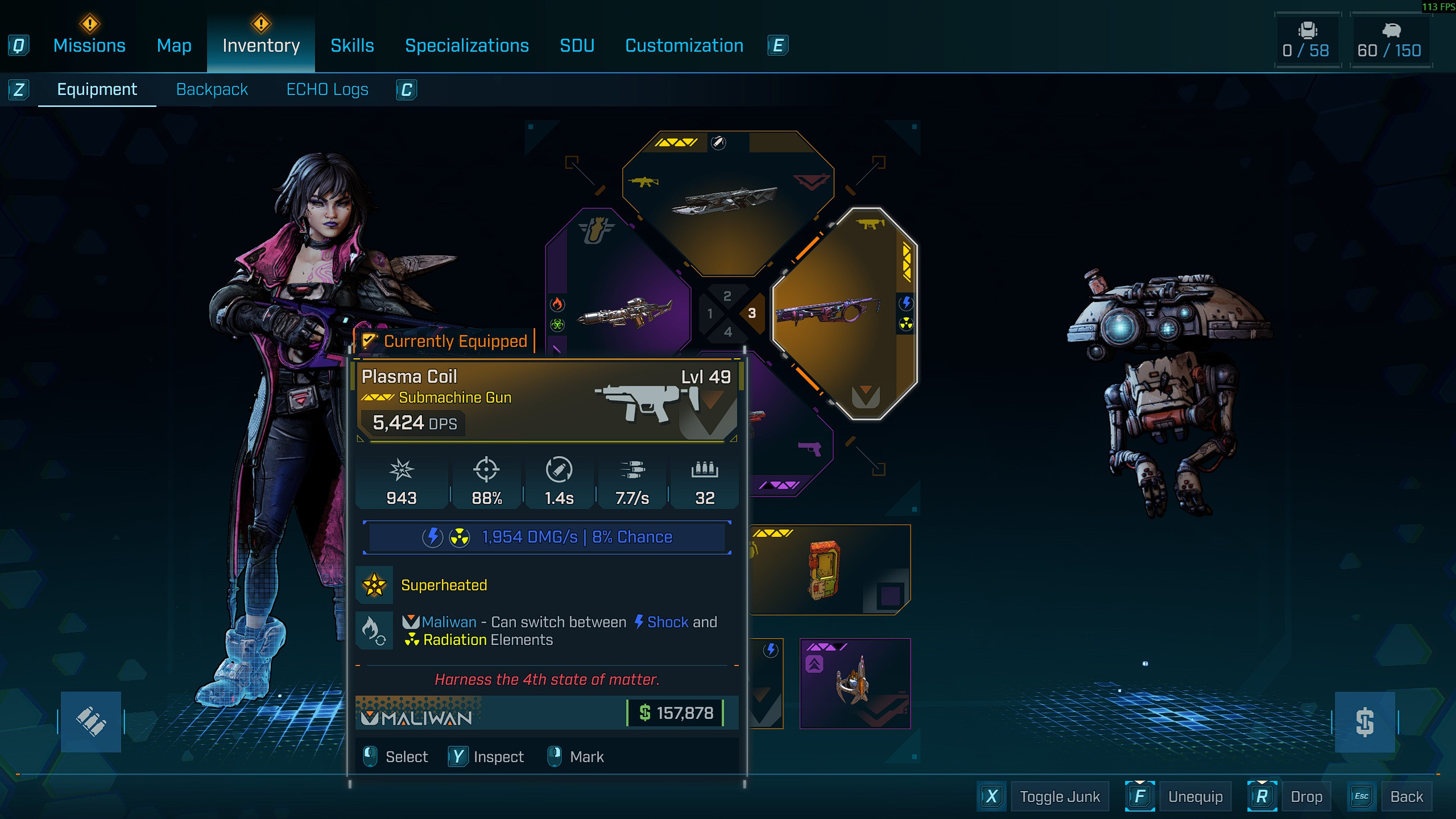Show the SDU tab
The width and height of the screenshot is (1456, 819).
pyautogui.click(x=577, y=45)
